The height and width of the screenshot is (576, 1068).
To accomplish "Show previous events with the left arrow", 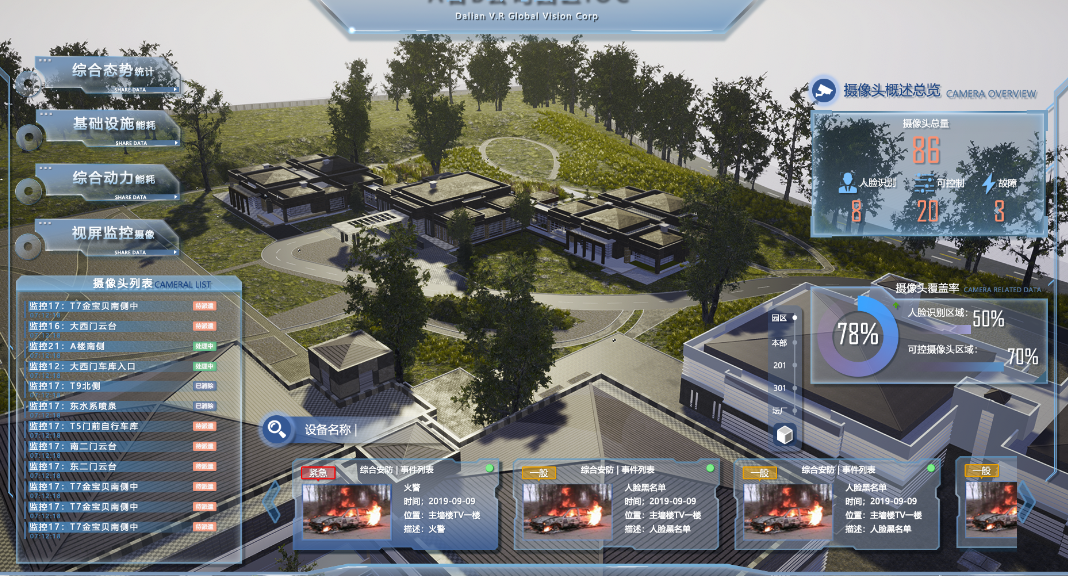I will pos(272,502).
